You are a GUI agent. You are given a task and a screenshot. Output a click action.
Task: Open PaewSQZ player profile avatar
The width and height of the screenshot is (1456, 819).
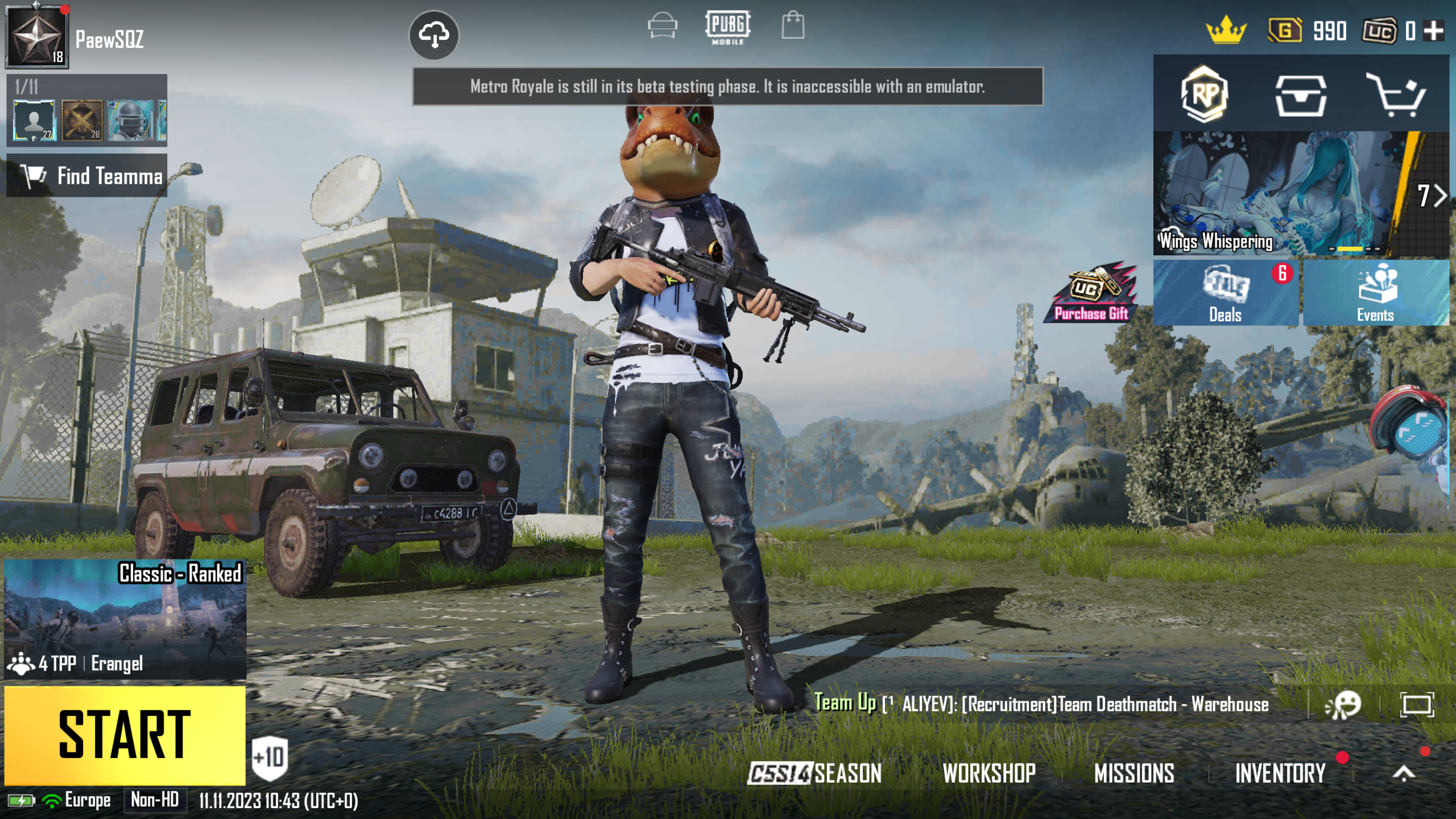[x=37, y=38]
